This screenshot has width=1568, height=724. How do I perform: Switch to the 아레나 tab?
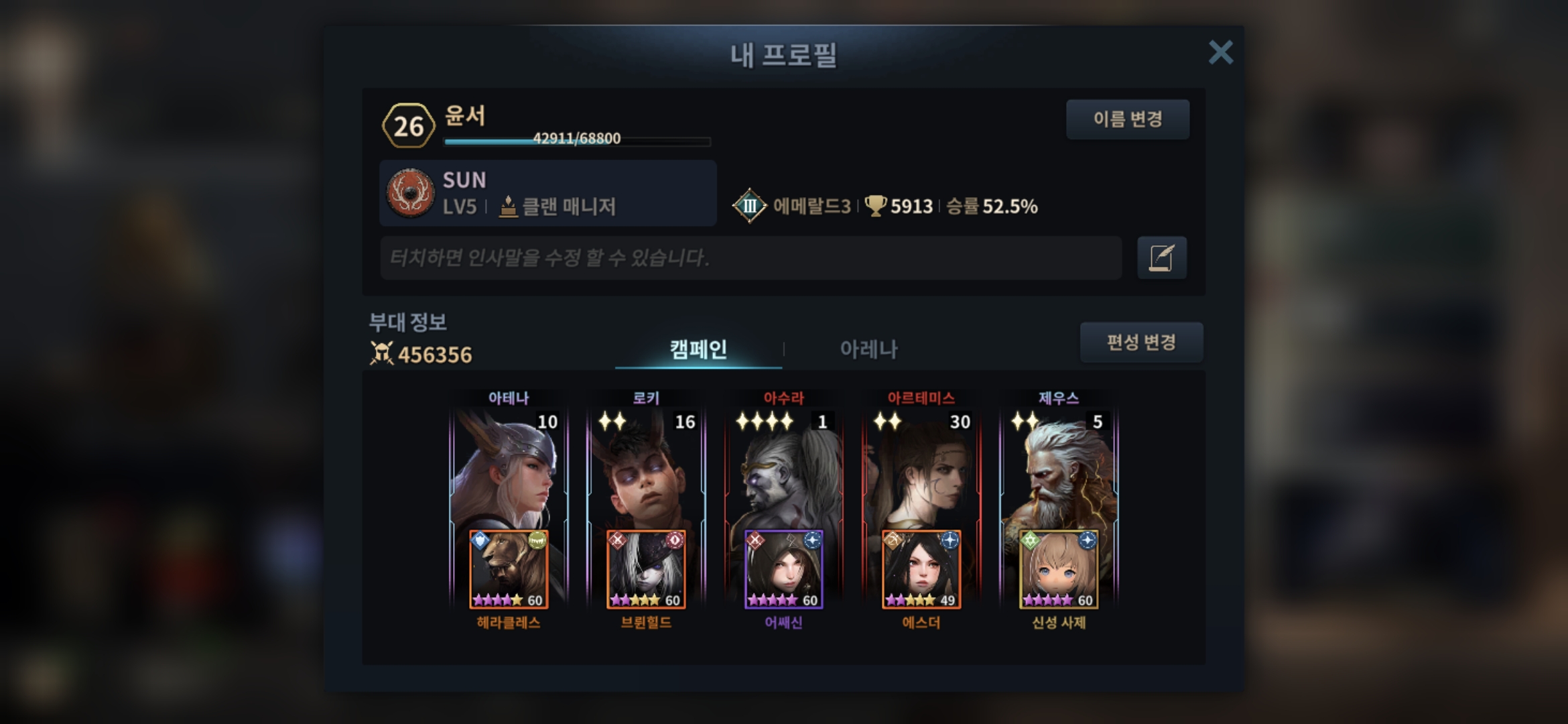tap(868, 349)
